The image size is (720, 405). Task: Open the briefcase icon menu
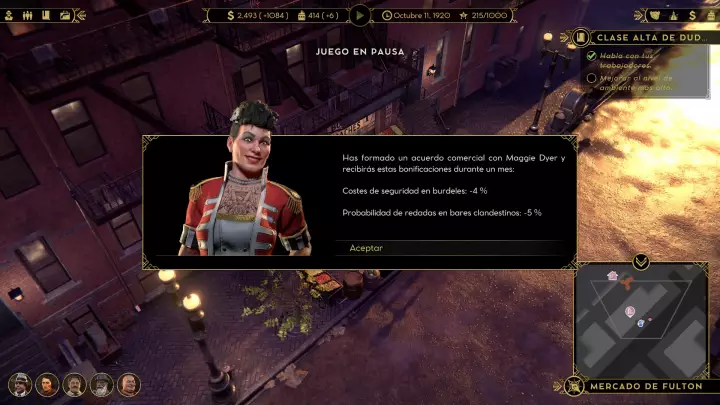pos(66,15)
